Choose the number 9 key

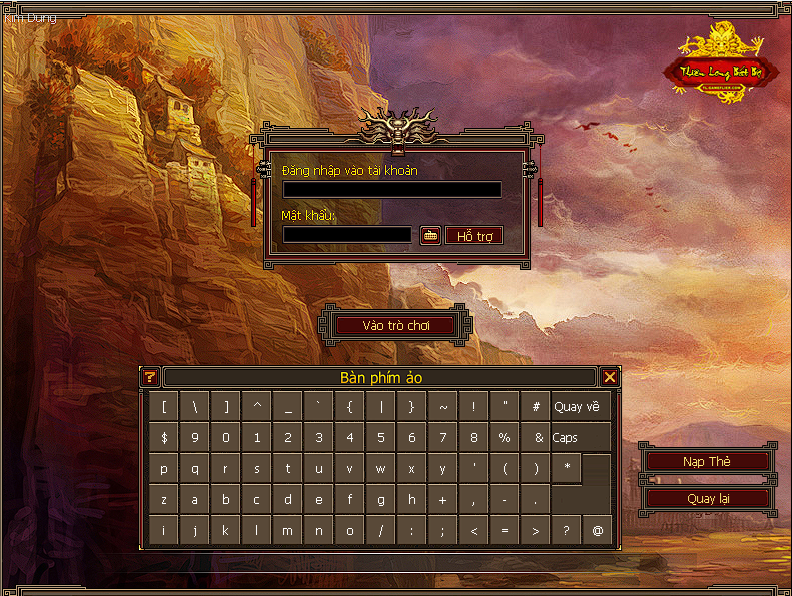[195, 438]
